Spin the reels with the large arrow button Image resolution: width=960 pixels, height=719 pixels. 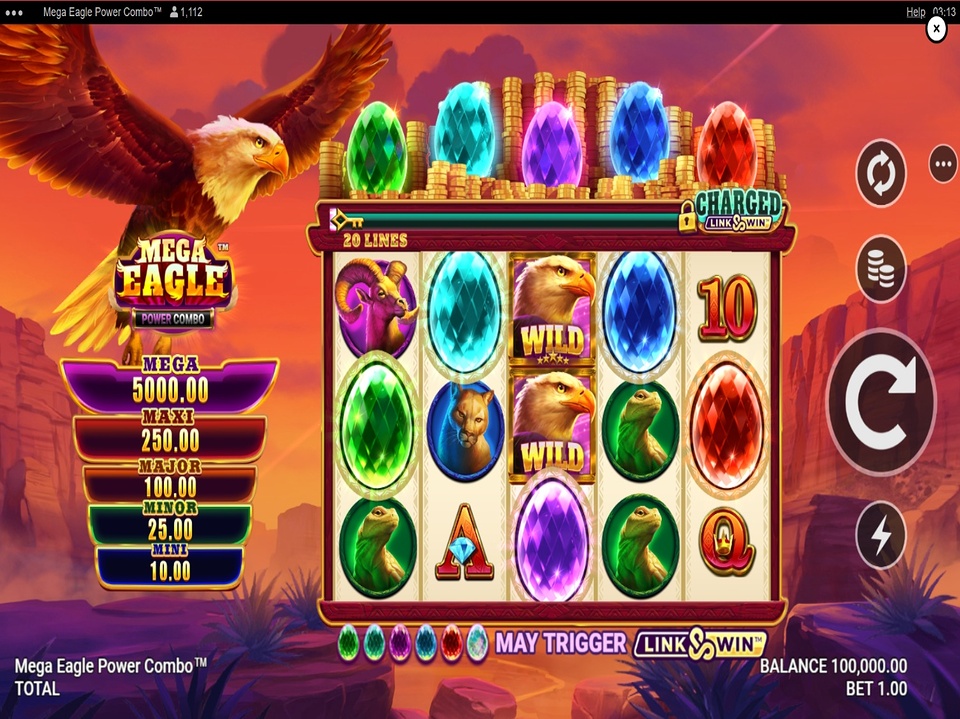(880, 402)
